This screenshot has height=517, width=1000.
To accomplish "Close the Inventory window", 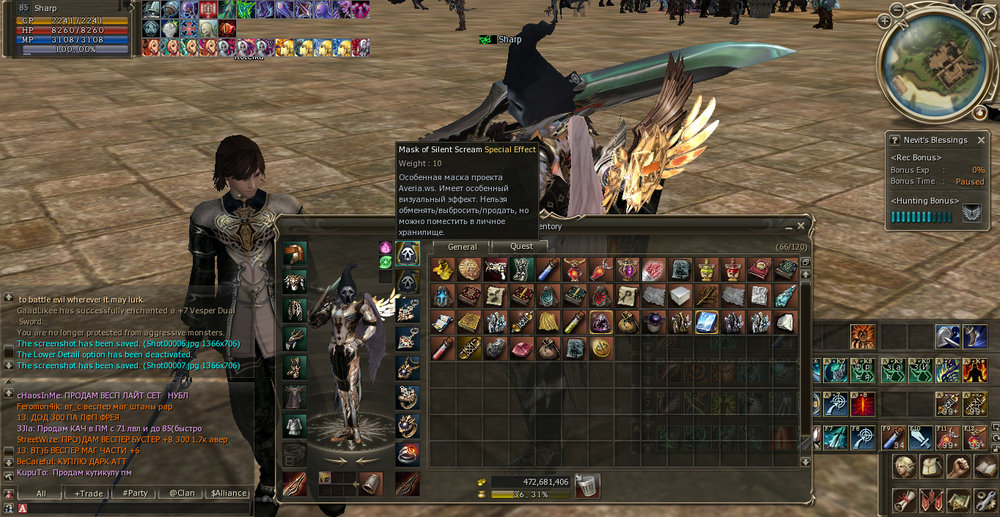I will click(x=800, y=226).
